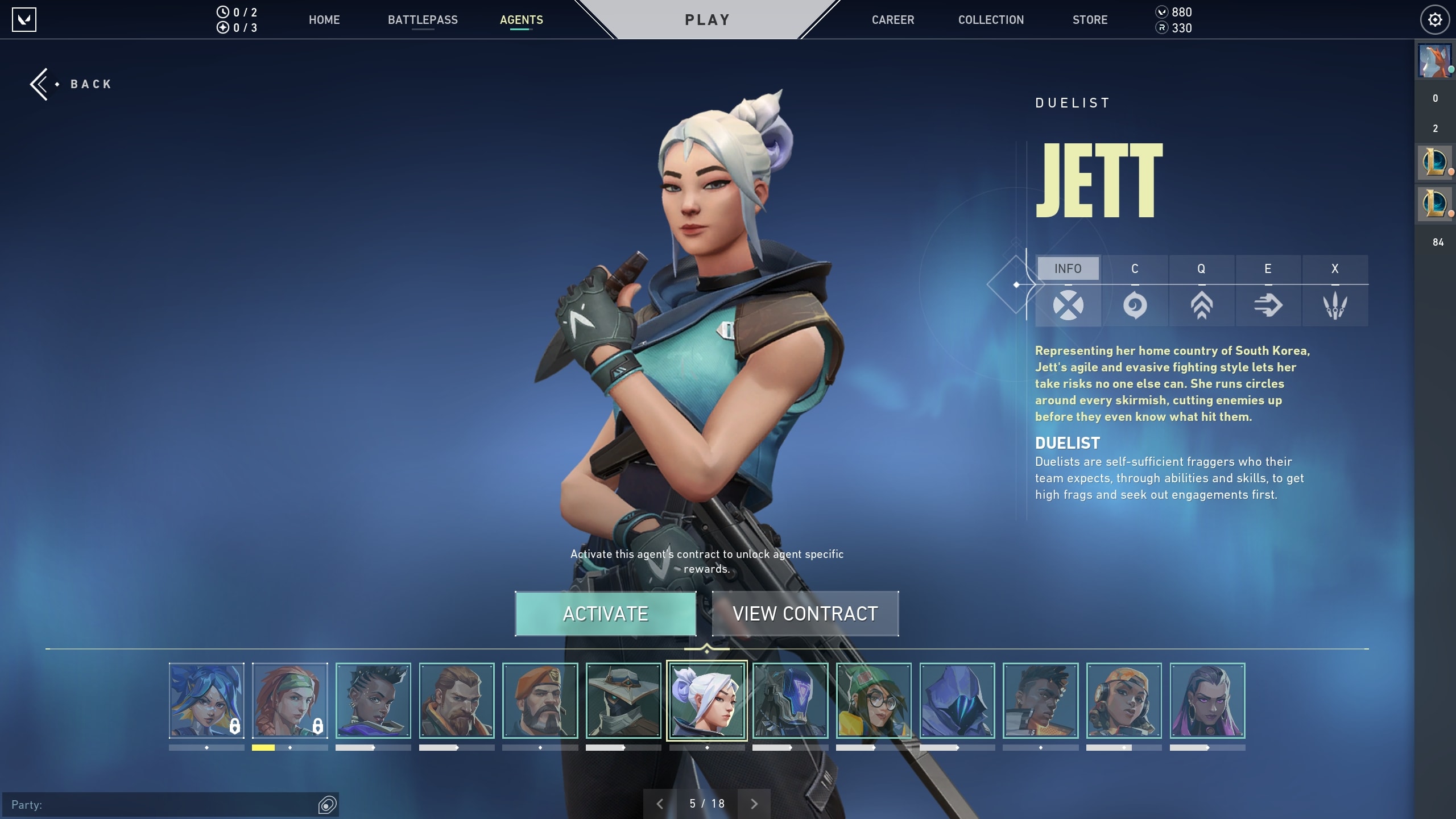Select the Cypher agent portrait

click(x=623, y=701)
